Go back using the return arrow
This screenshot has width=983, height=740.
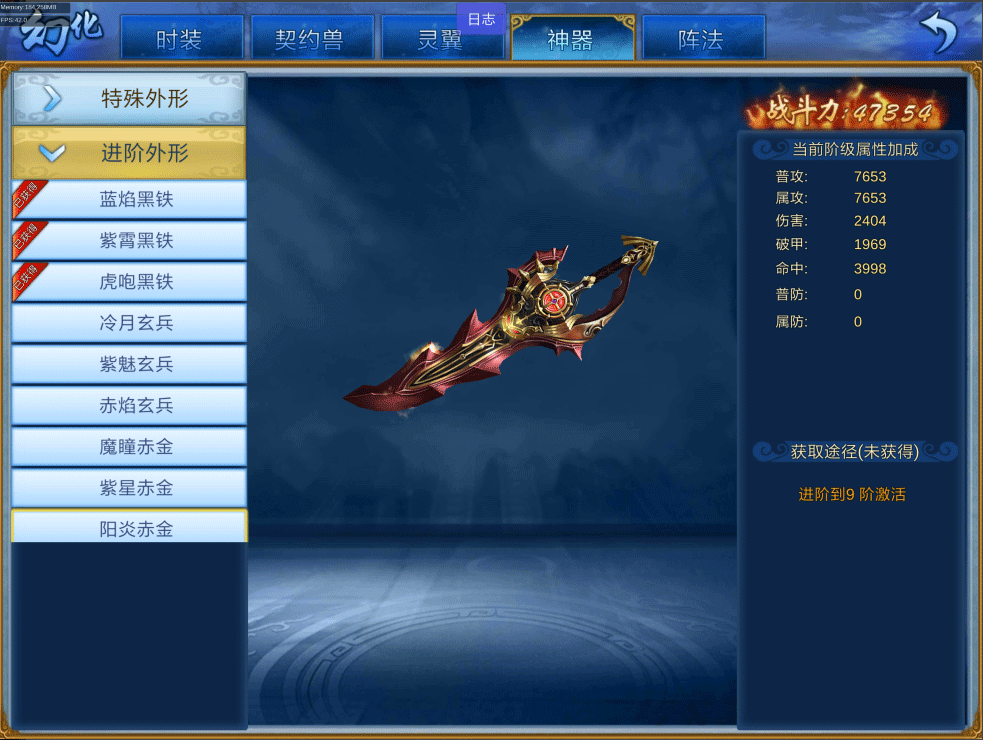tap(938, 34)
